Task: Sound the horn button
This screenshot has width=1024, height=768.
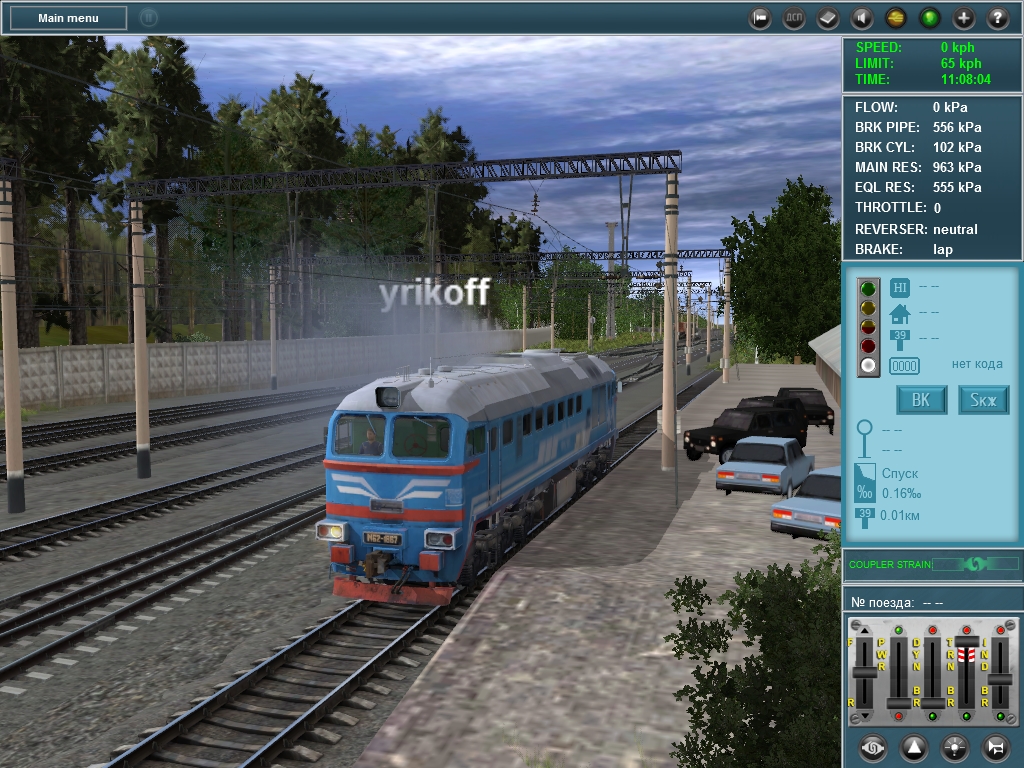Action: 995,747
